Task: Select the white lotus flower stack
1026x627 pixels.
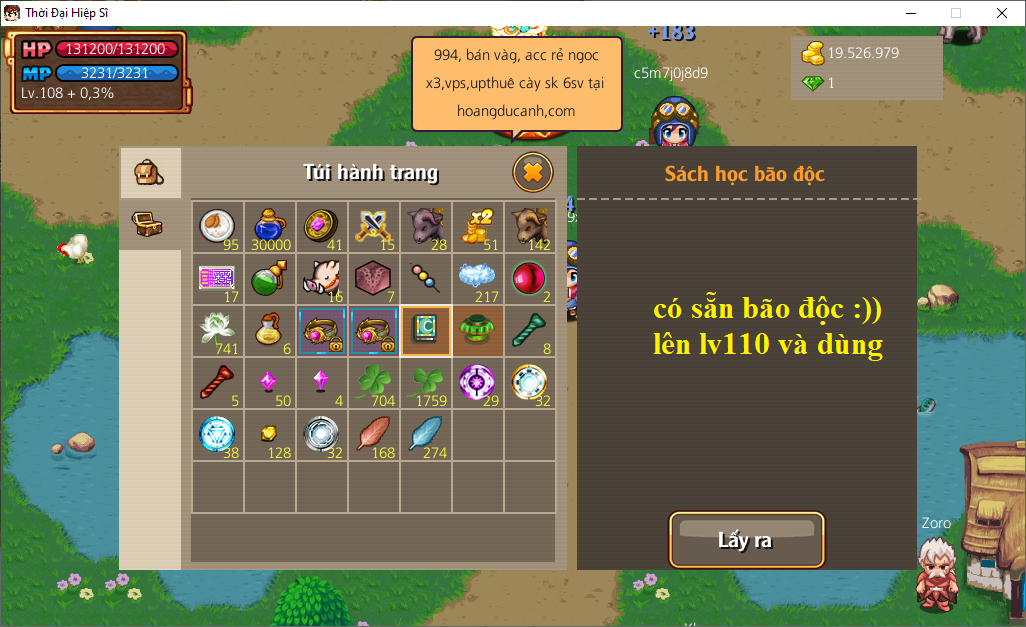Action: pyautogui.click(x=217, y=330)
